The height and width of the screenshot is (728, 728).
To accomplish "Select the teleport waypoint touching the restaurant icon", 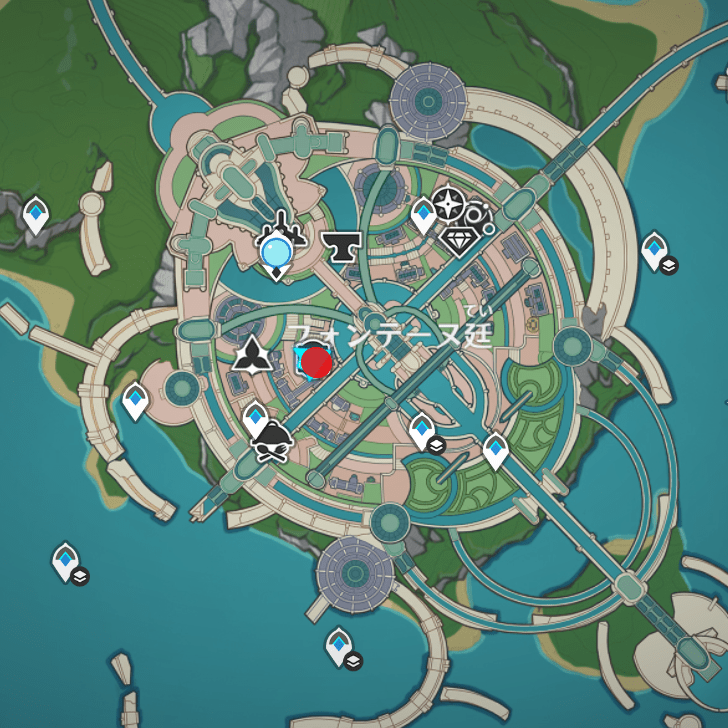I will pos(256,417).
